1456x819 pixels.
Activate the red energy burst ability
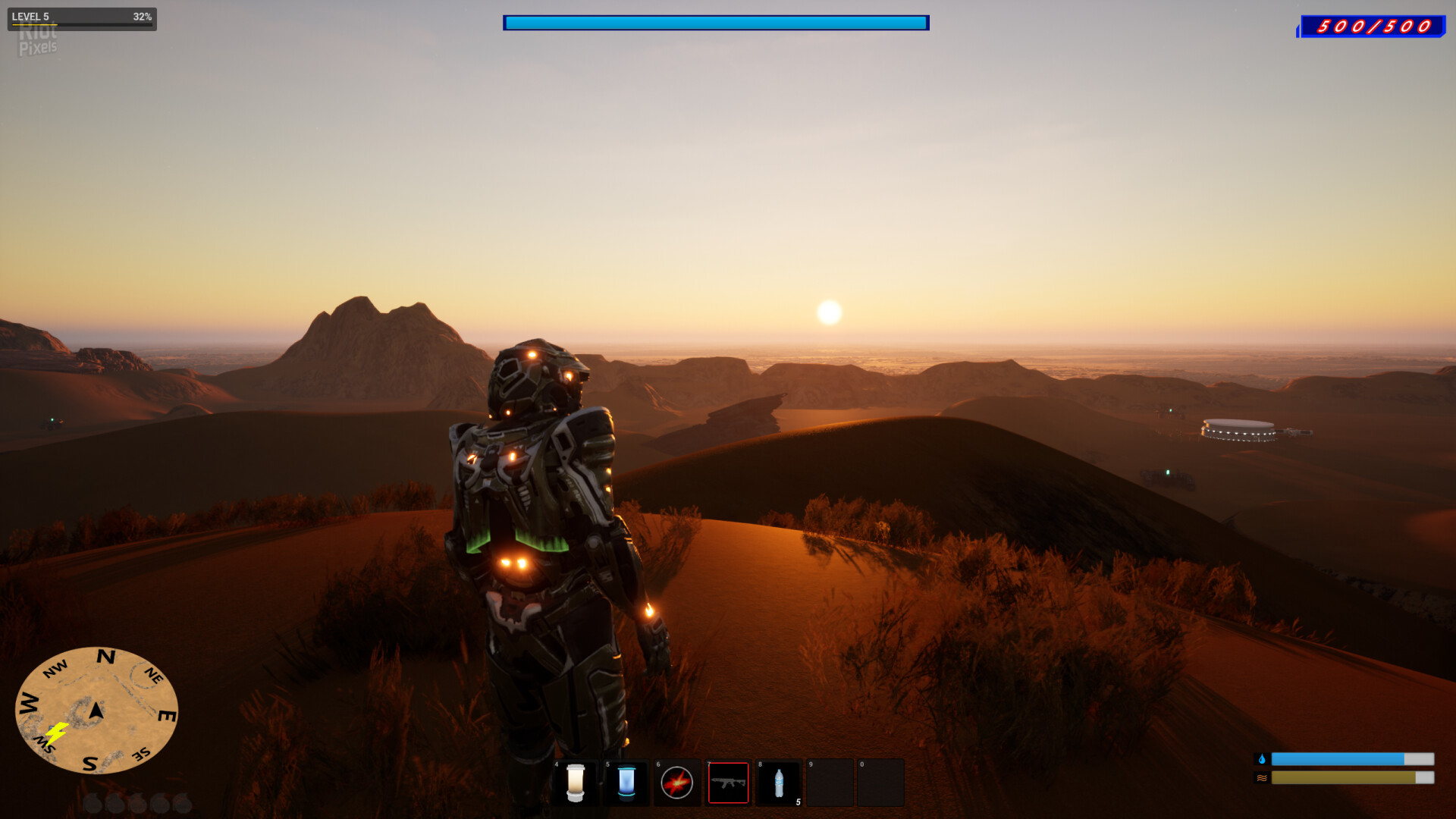click(676, 783)
